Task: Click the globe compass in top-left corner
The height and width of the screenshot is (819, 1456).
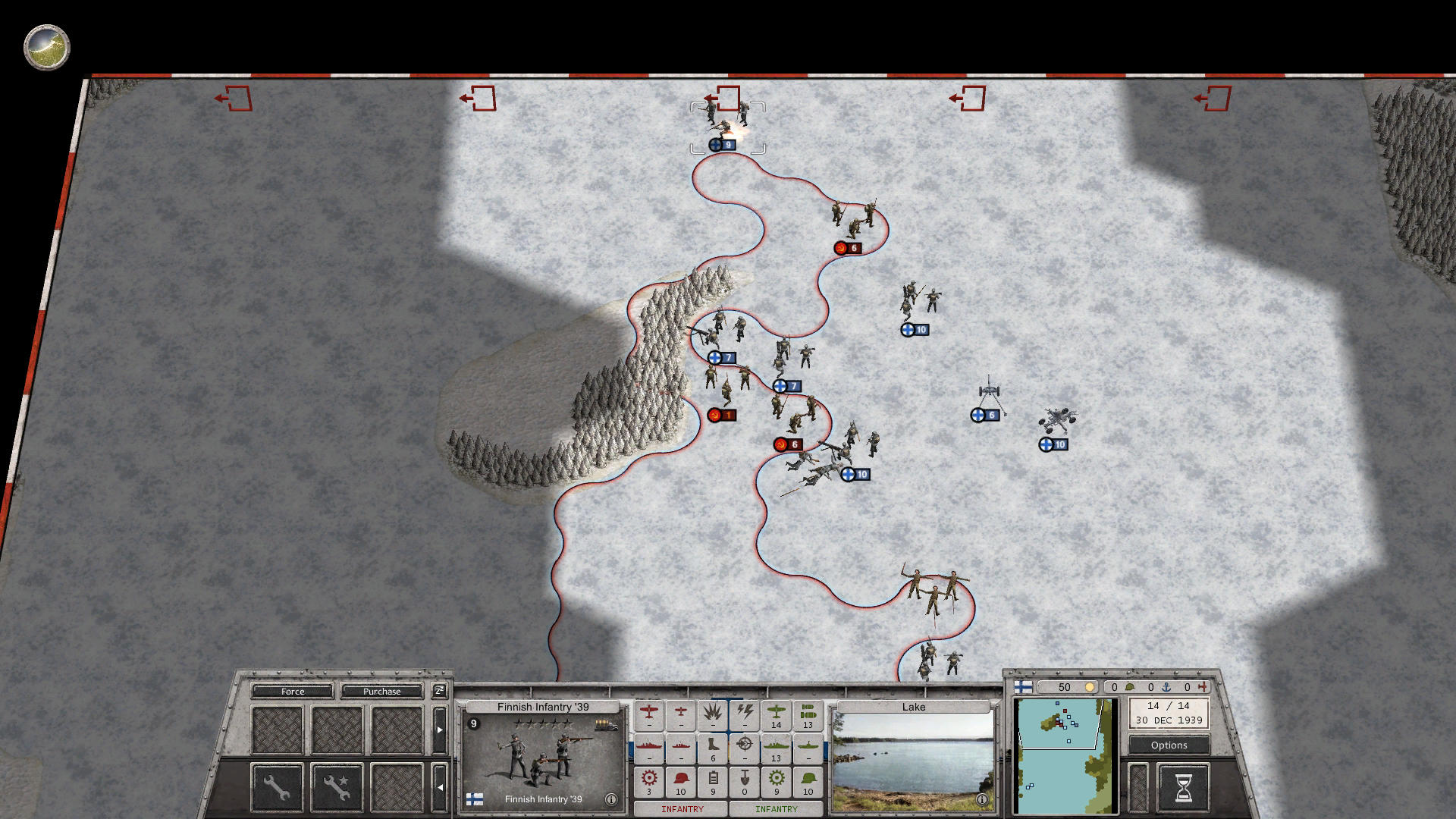Action: point(45,48)
